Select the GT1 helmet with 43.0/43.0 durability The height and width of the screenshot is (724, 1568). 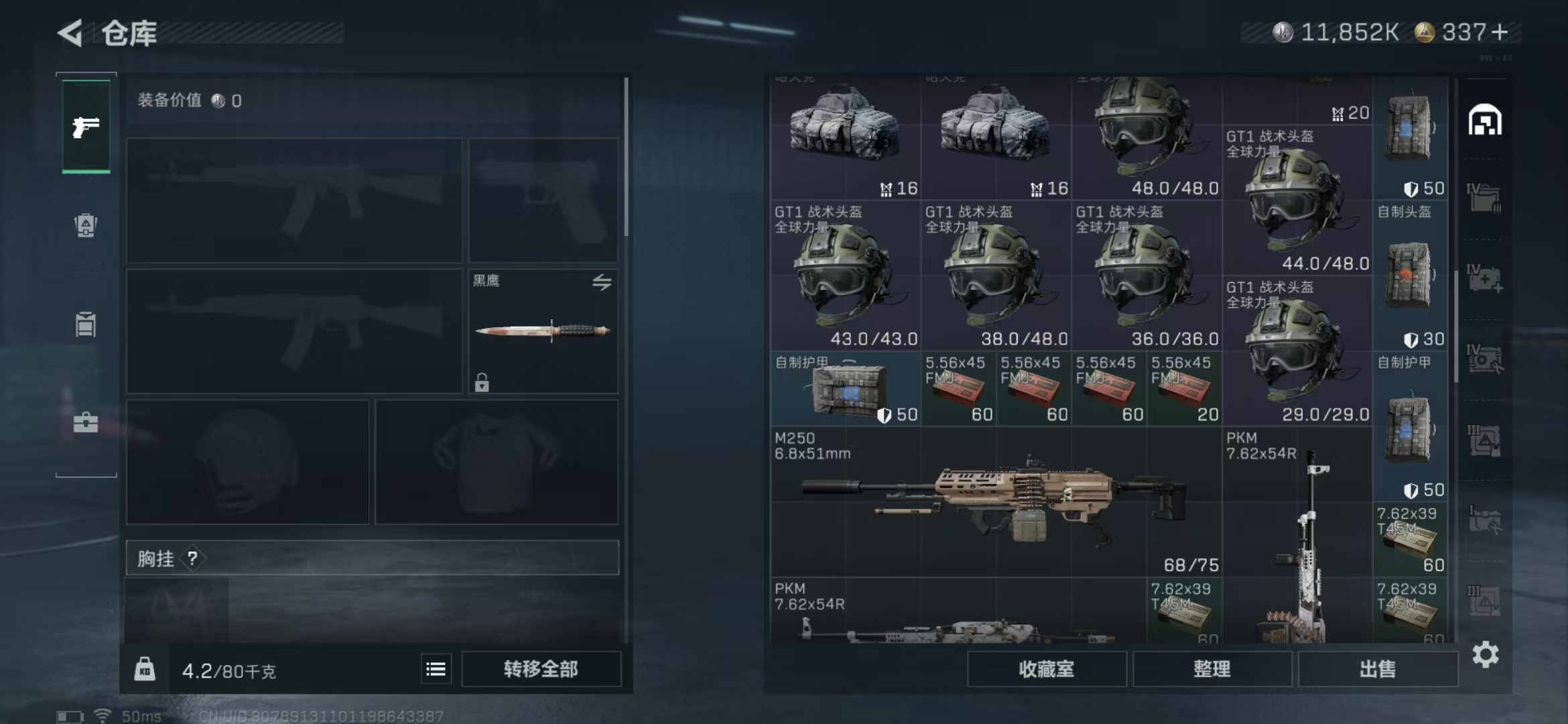[x=845, y=276]
